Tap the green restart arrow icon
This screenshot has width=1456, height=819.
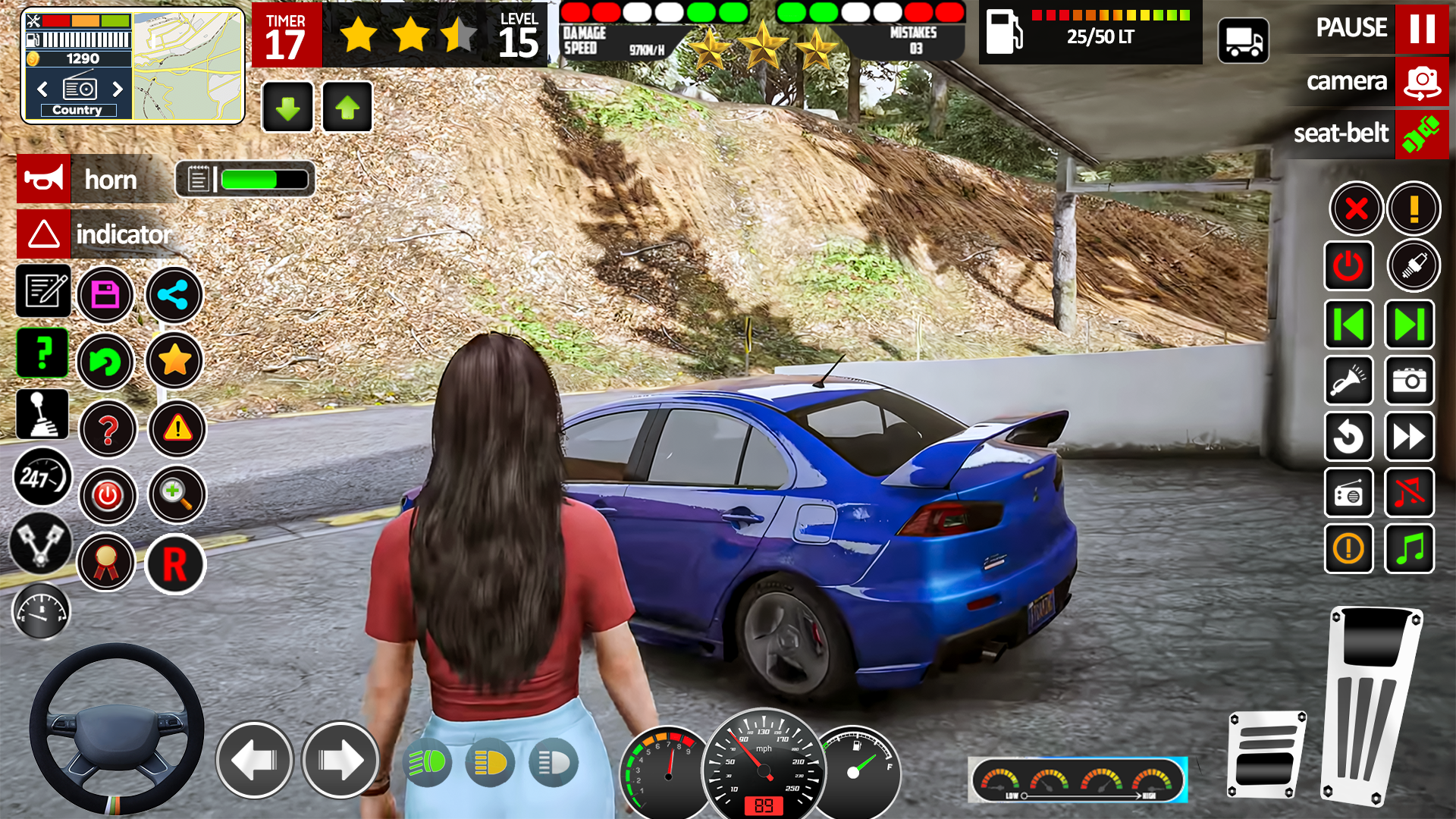coord(107,362)
